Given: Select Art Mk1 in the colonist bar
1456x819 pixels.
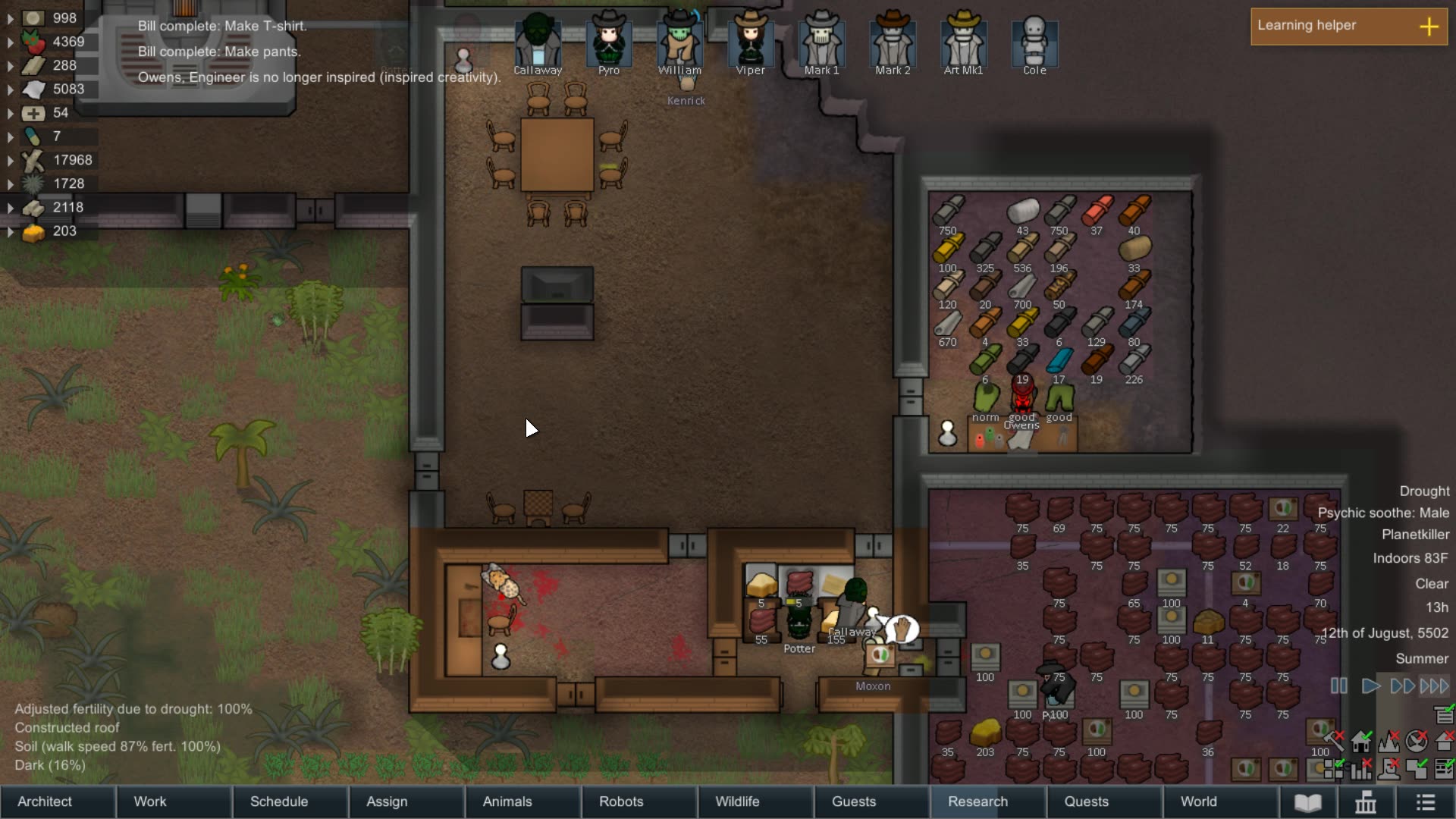Looking at the screenshot, I should 964,42.
